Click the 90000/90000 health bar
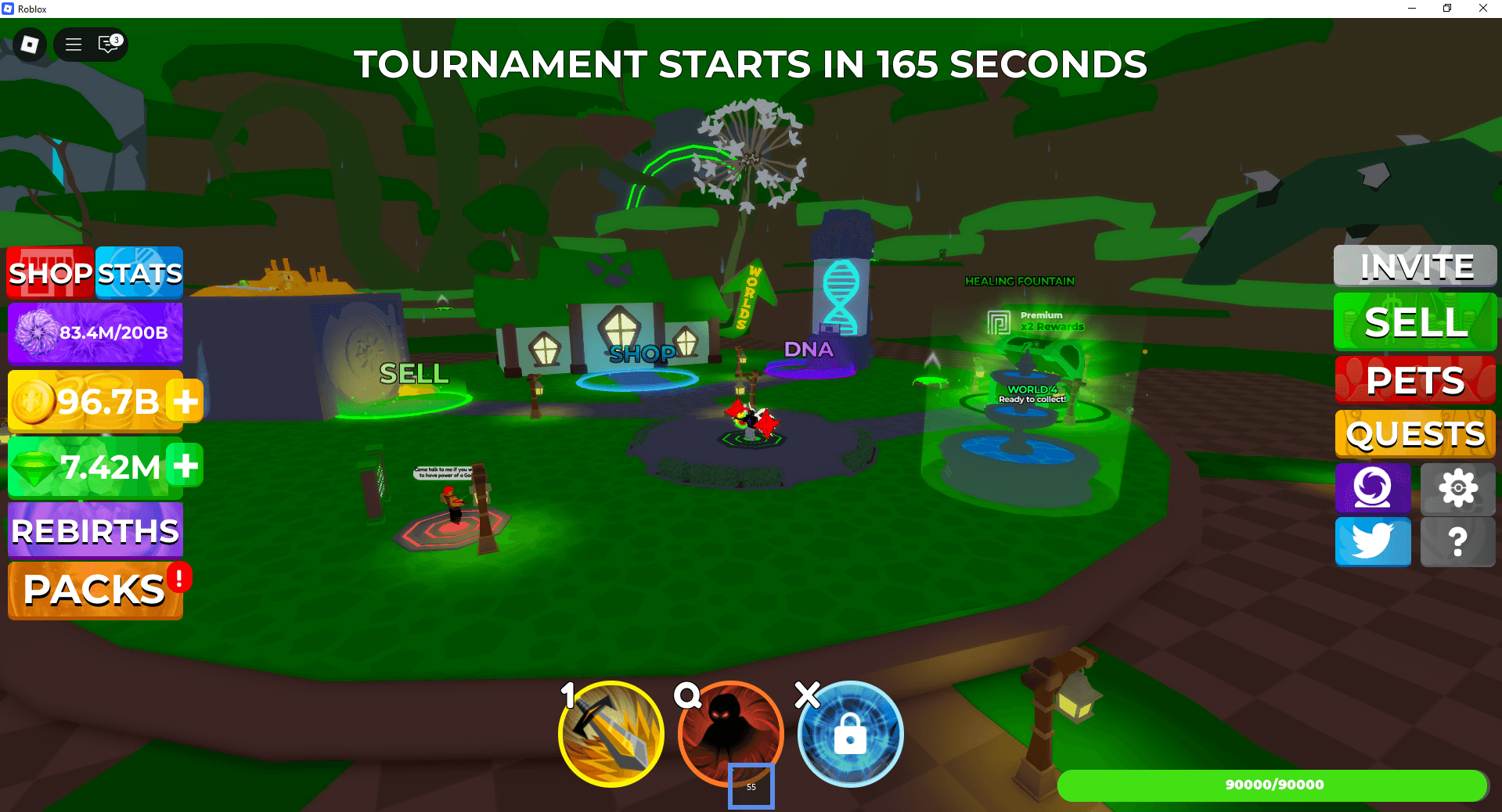The height and width of the screenshot is (812, 1502). tap(1276, 785)
